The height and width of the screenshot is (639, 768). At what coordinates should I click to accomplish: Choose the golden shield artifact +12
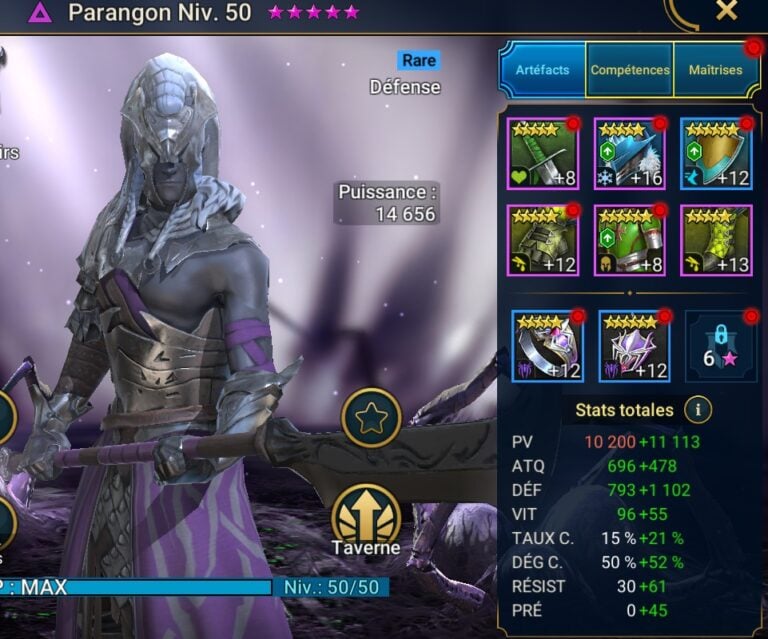(716, 153)
